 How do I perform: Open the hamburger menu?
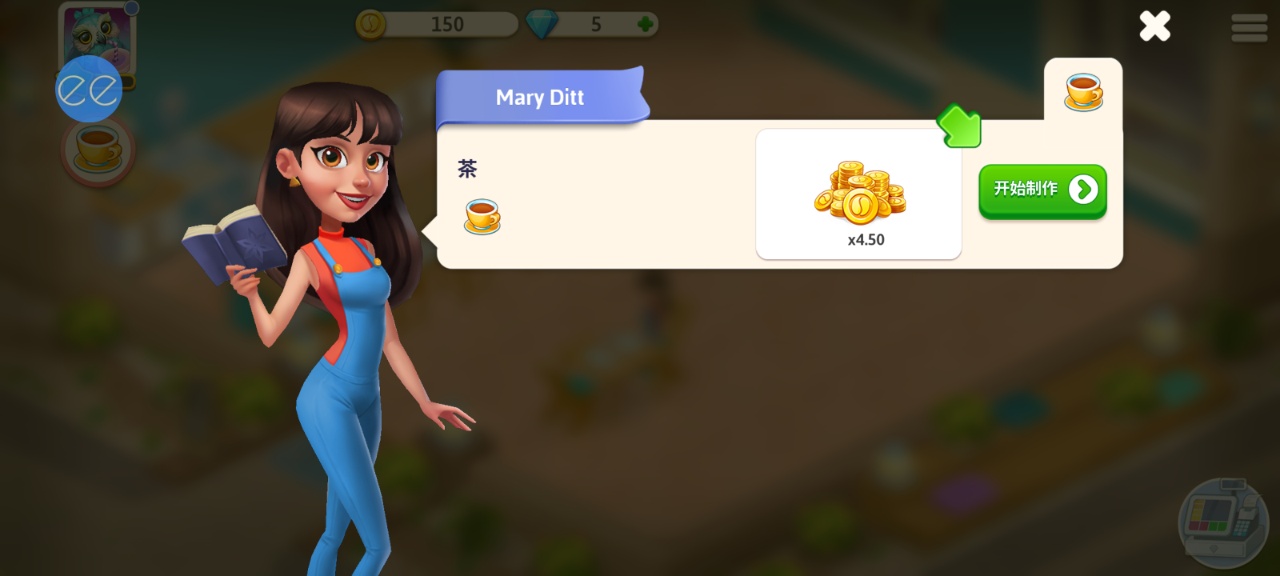(1249, 27)
